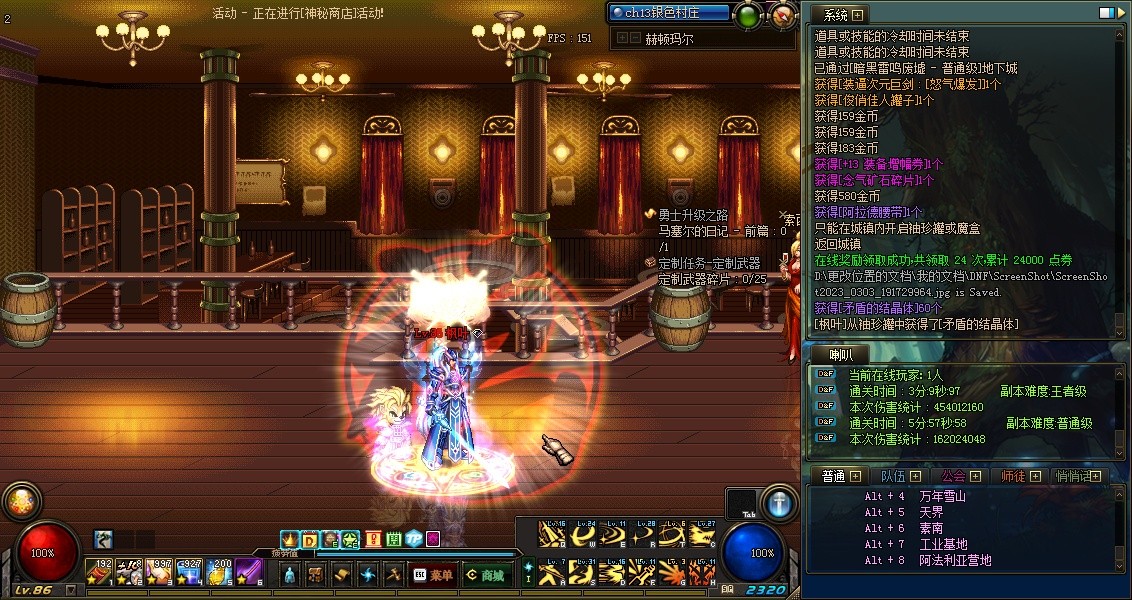Open the compass icon in the top bar
The image size is (1132, 600).
[x=784, y=14]
